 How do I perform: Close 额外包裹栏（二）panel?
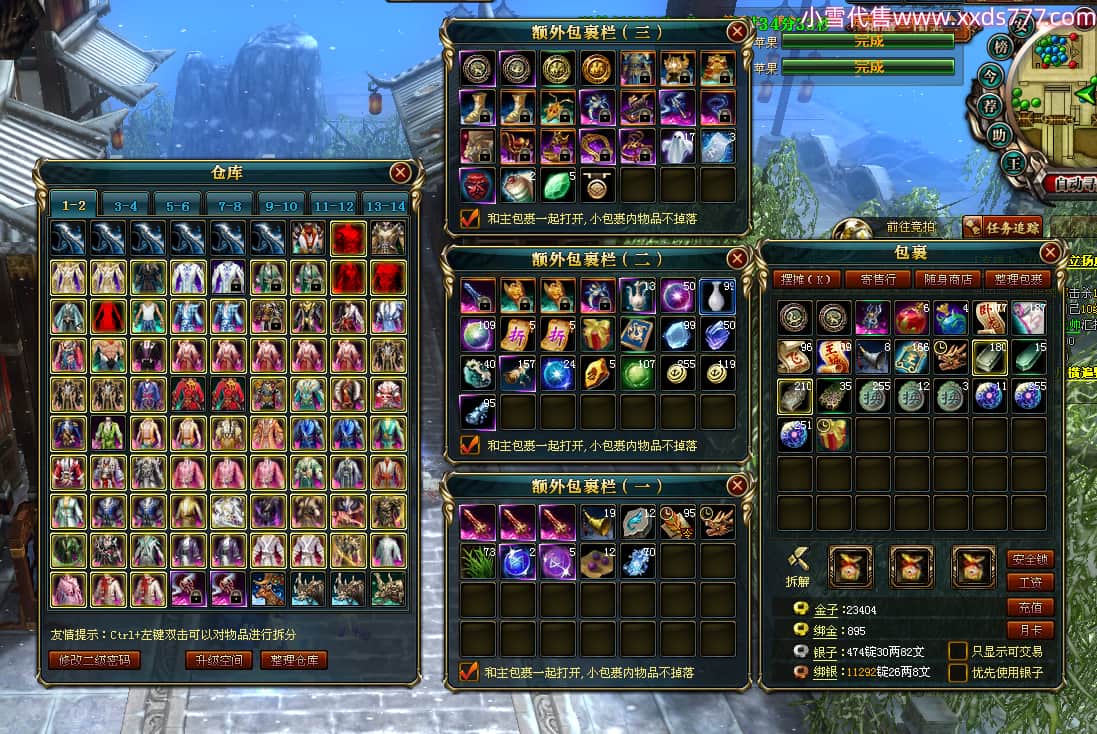(737, 259)
